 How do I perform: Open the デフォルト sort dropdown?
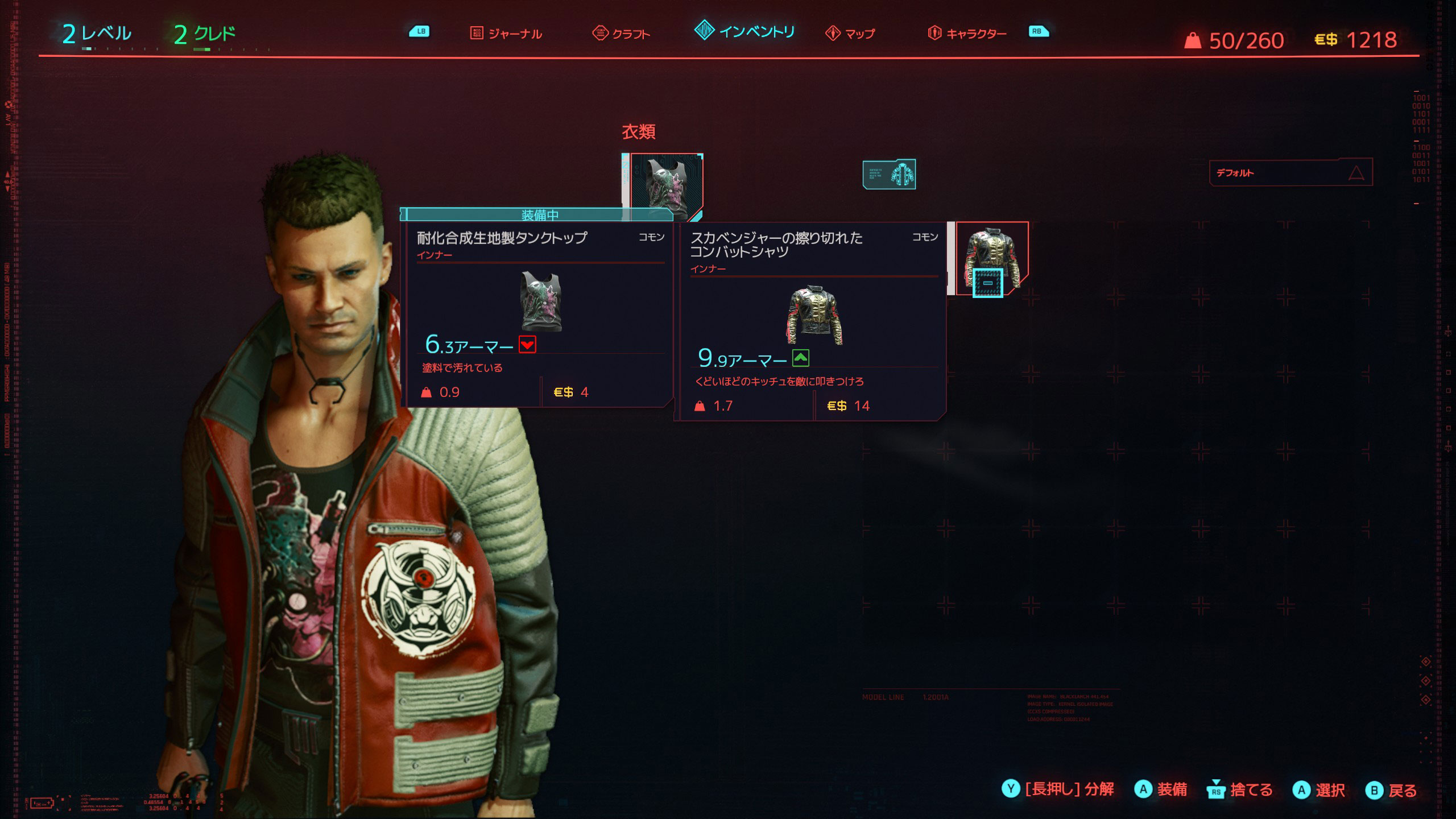pos(1290,172)
